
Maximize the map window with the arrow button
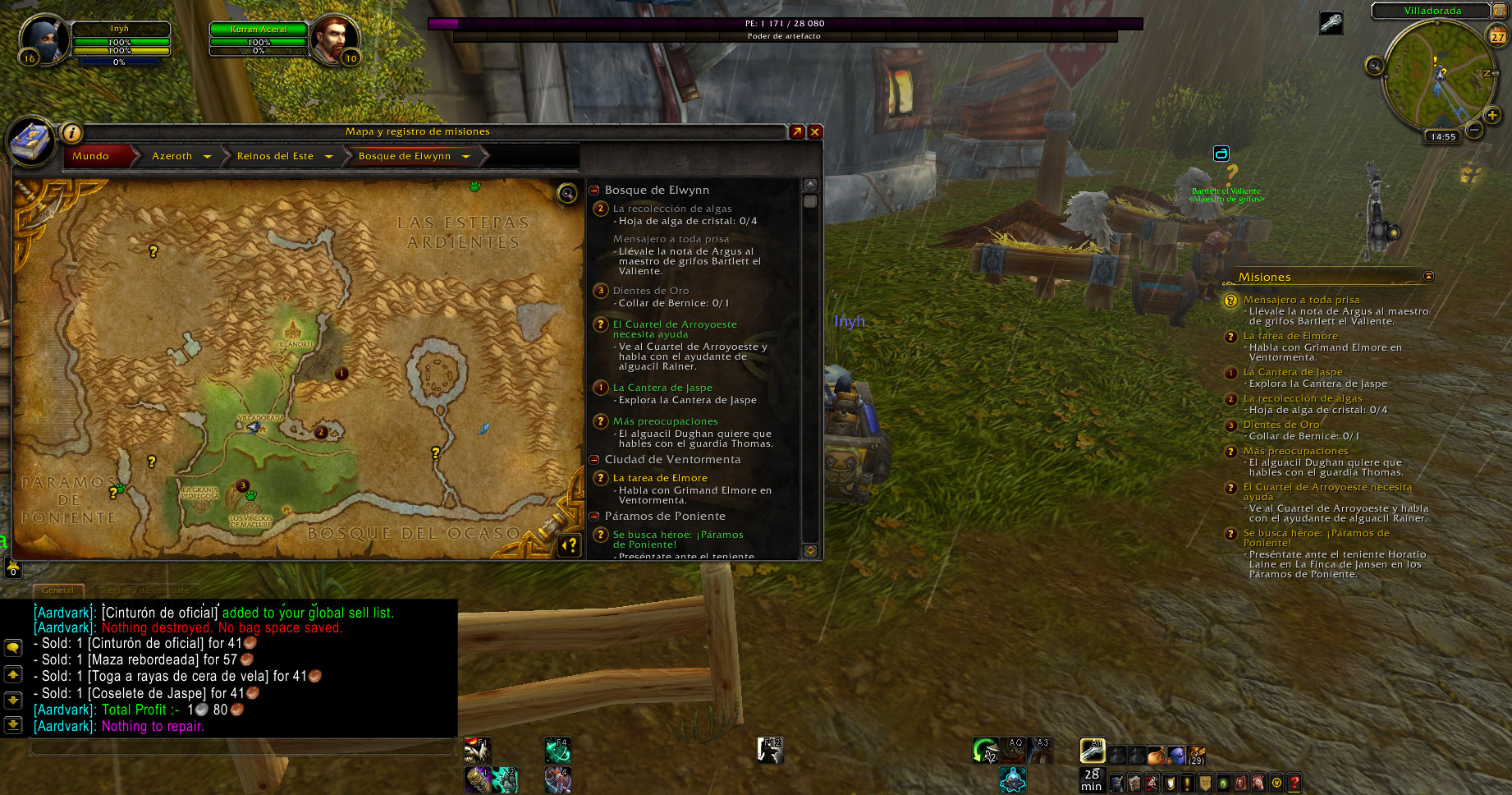click(x=797, y=131)
